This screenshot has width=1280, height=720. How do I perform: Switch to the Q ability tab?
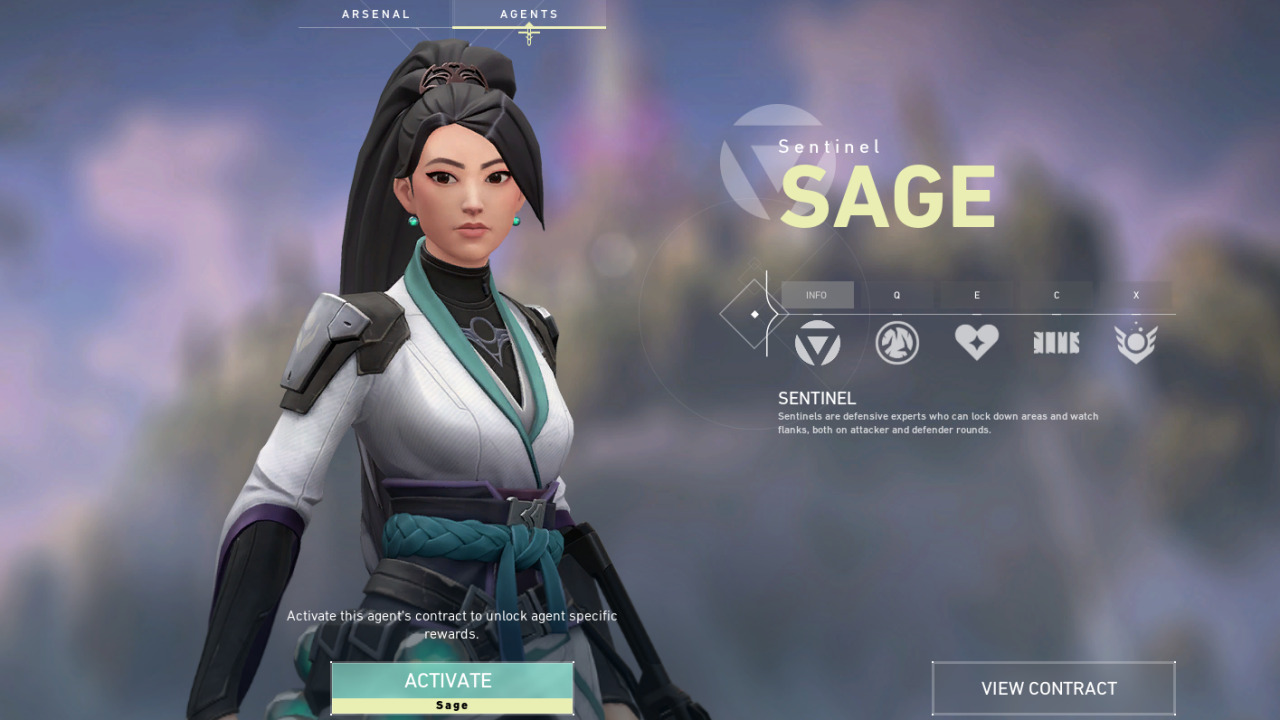click(x=897, y=295)
